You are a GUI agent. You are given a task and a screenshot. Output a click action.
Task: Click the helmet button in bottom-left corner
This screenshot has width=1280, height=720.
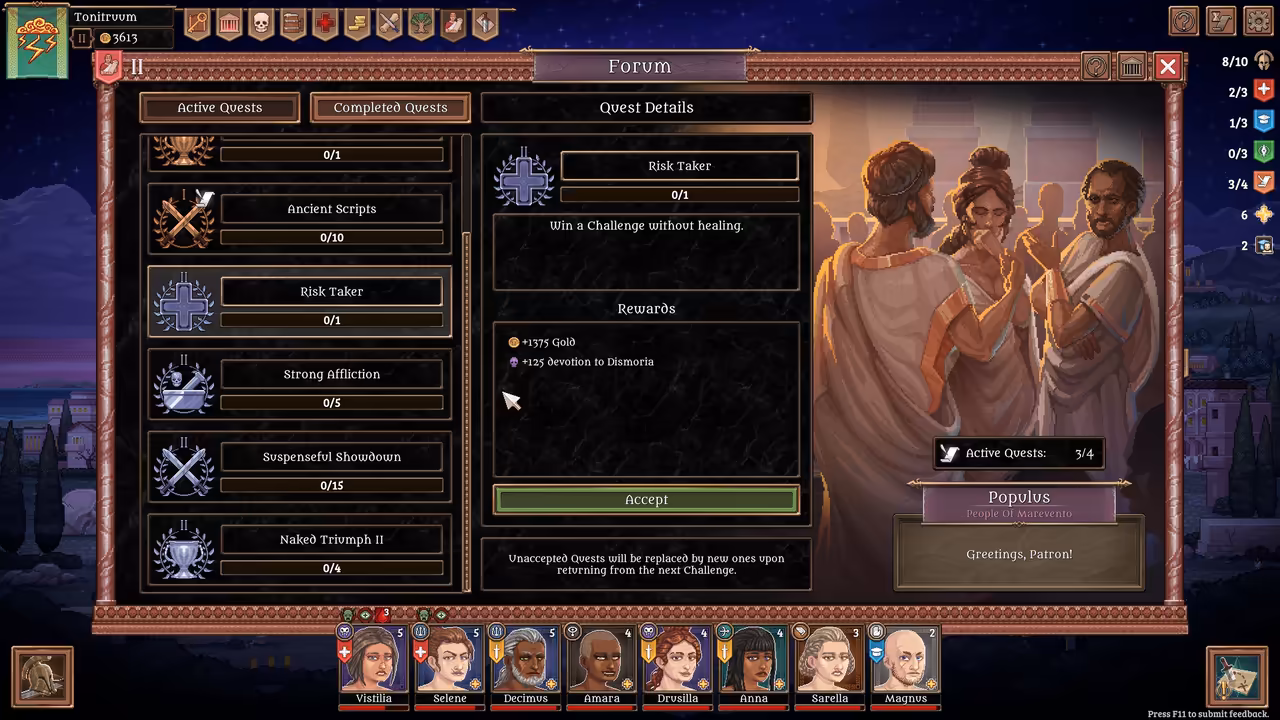coord(42,677)
